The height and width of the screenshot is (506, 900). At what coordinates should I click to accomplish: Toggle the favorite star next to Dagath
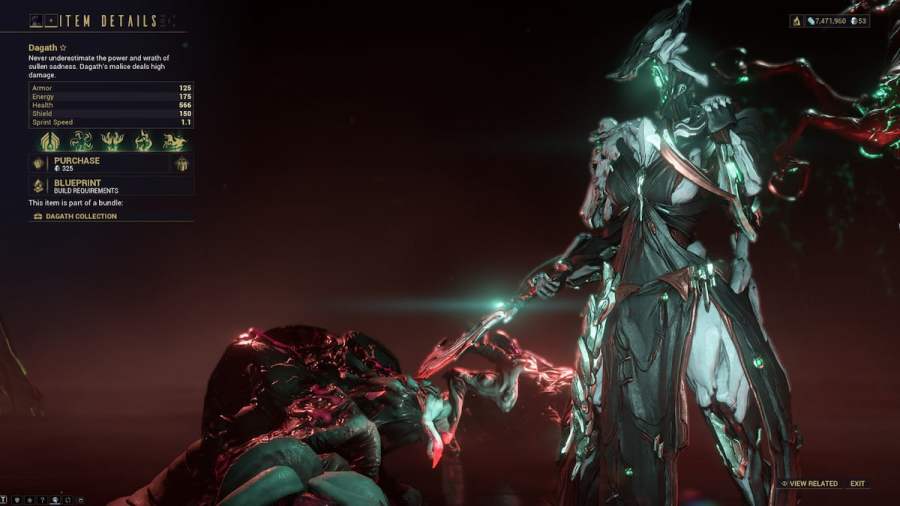pyautogui.click(x=63, y=47)
